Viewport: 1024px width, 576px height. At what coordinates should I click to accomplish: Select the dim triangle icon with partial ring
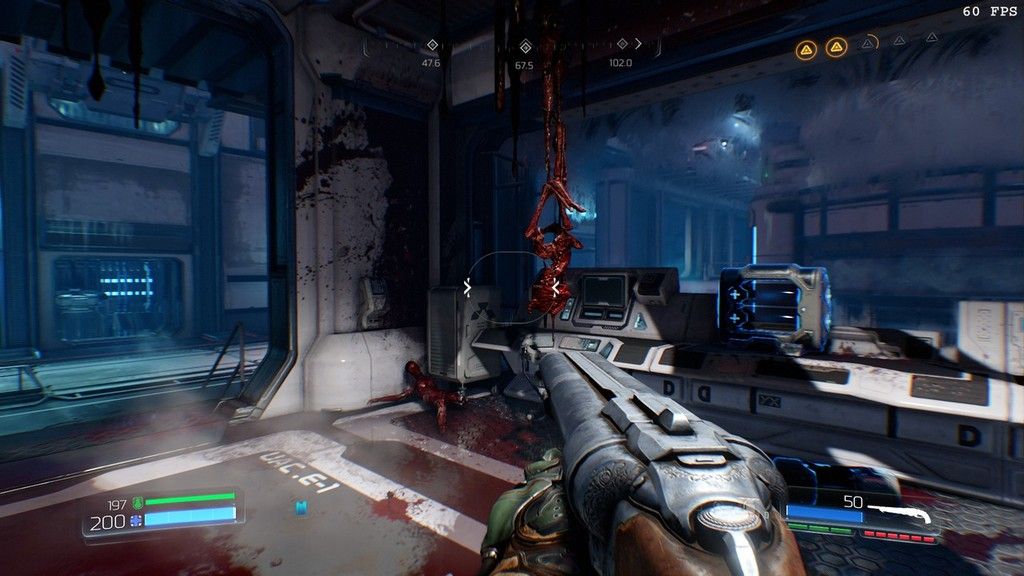(x=870, y=43)
